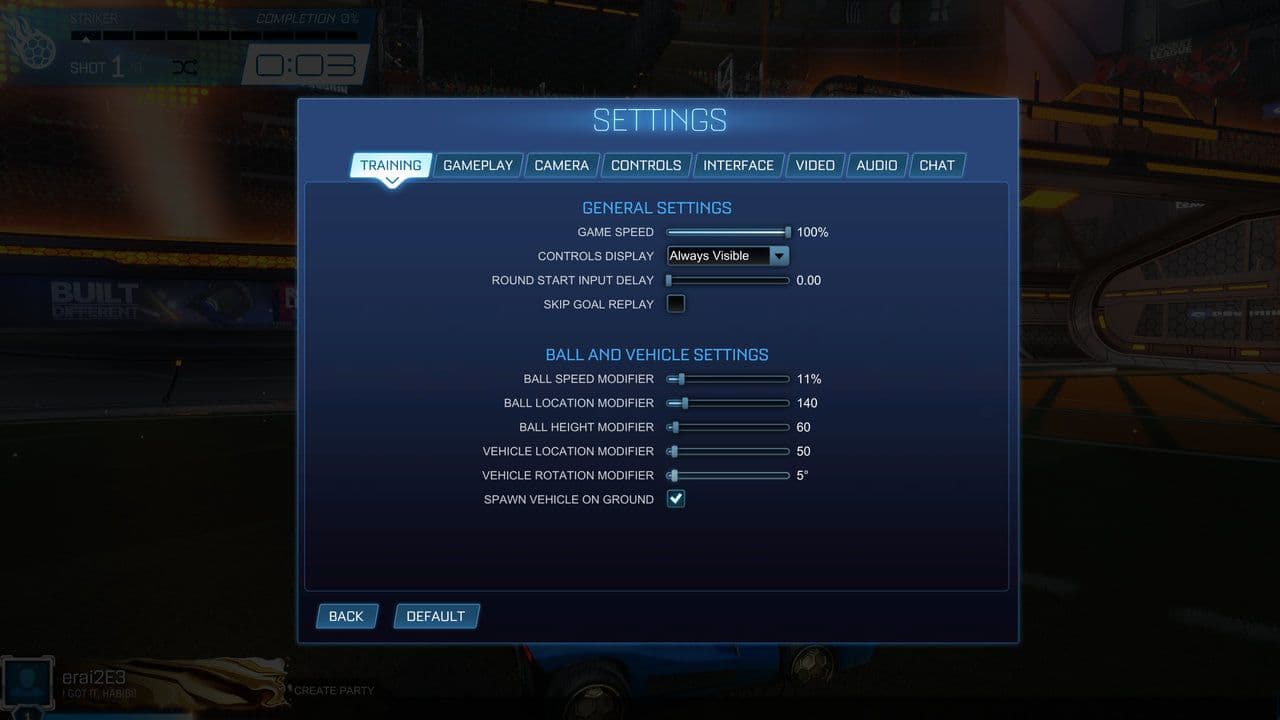The width and height of the screenshot is (1280, 720).
Task: Adjust the Game Speed slider
Action: click(787, 232)
